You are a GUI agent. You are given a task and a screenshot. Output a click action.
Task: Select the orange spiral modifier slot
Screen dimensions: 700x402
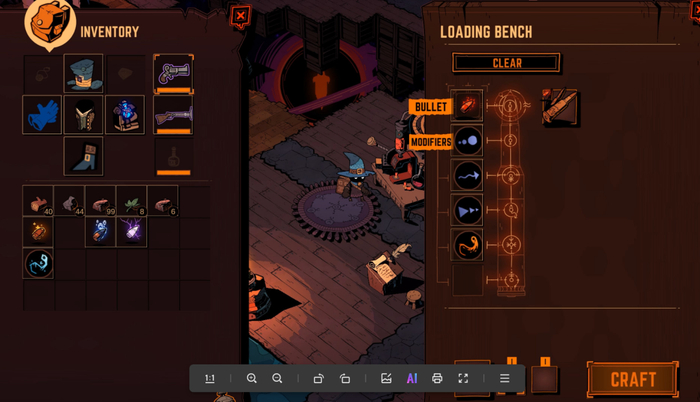click(467, 245)
